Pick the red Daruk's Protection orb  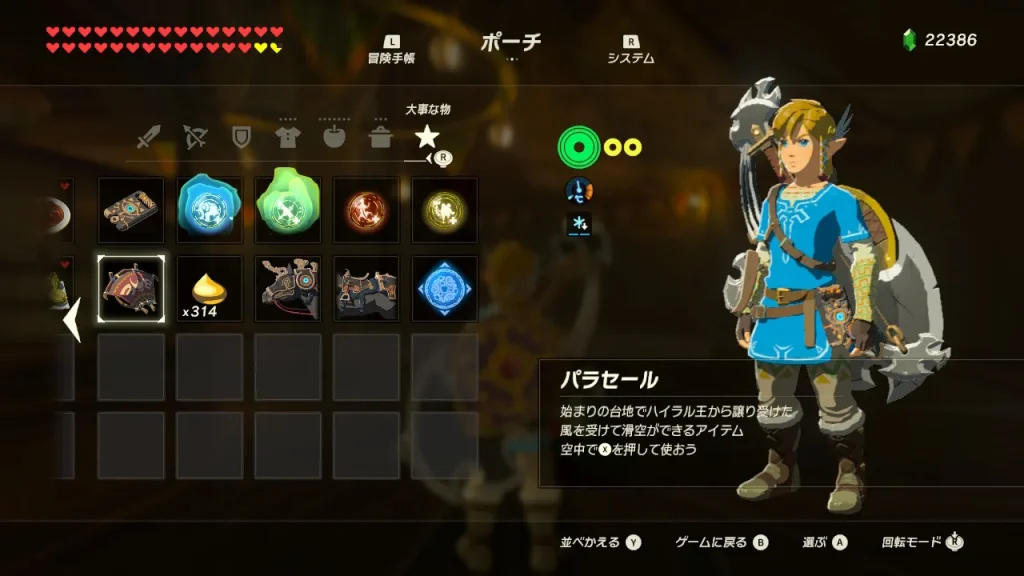(x=366, y=210)
